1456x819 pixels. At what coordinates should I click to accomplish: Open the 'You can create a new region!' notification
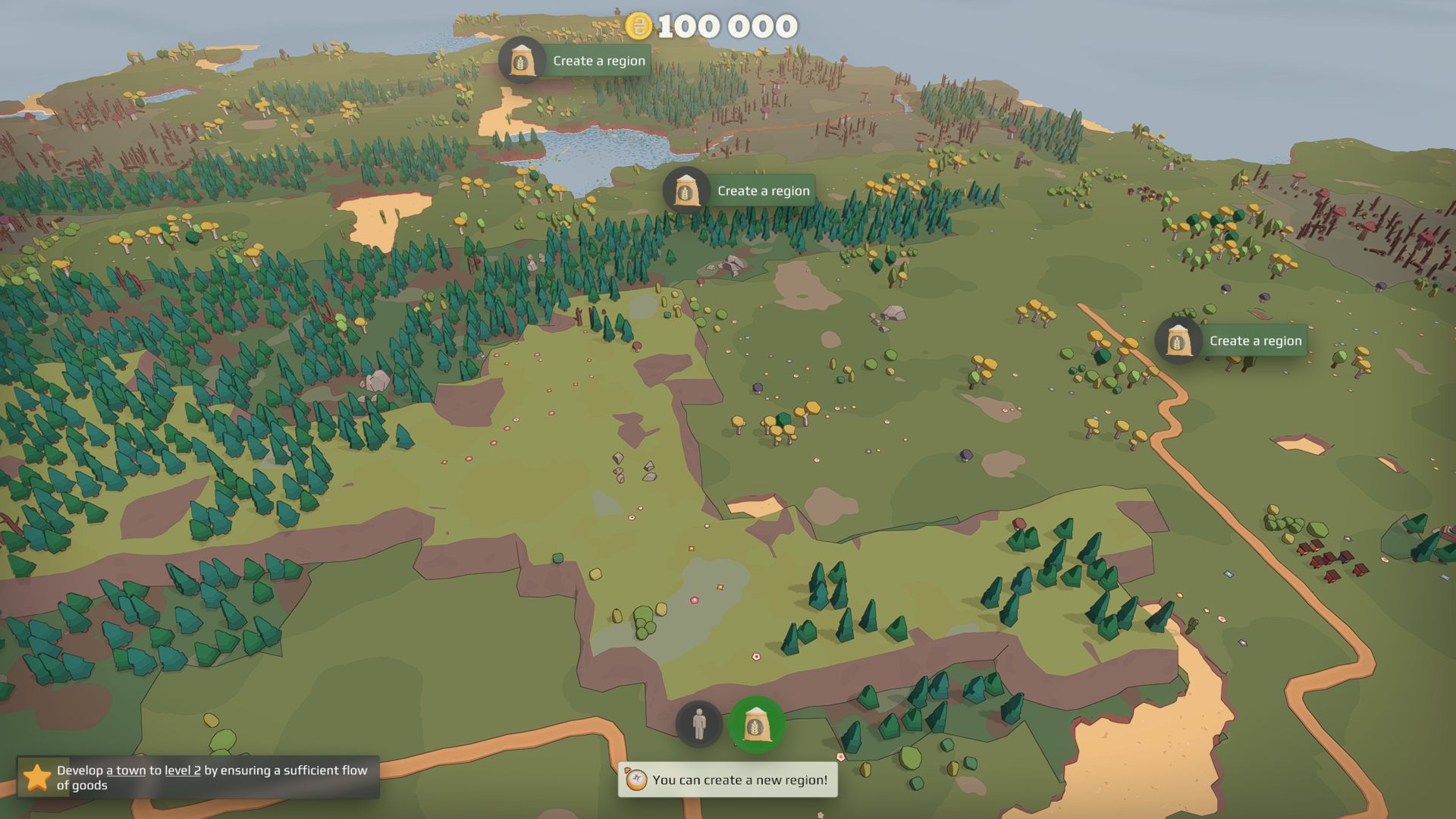tap(728, 780)
